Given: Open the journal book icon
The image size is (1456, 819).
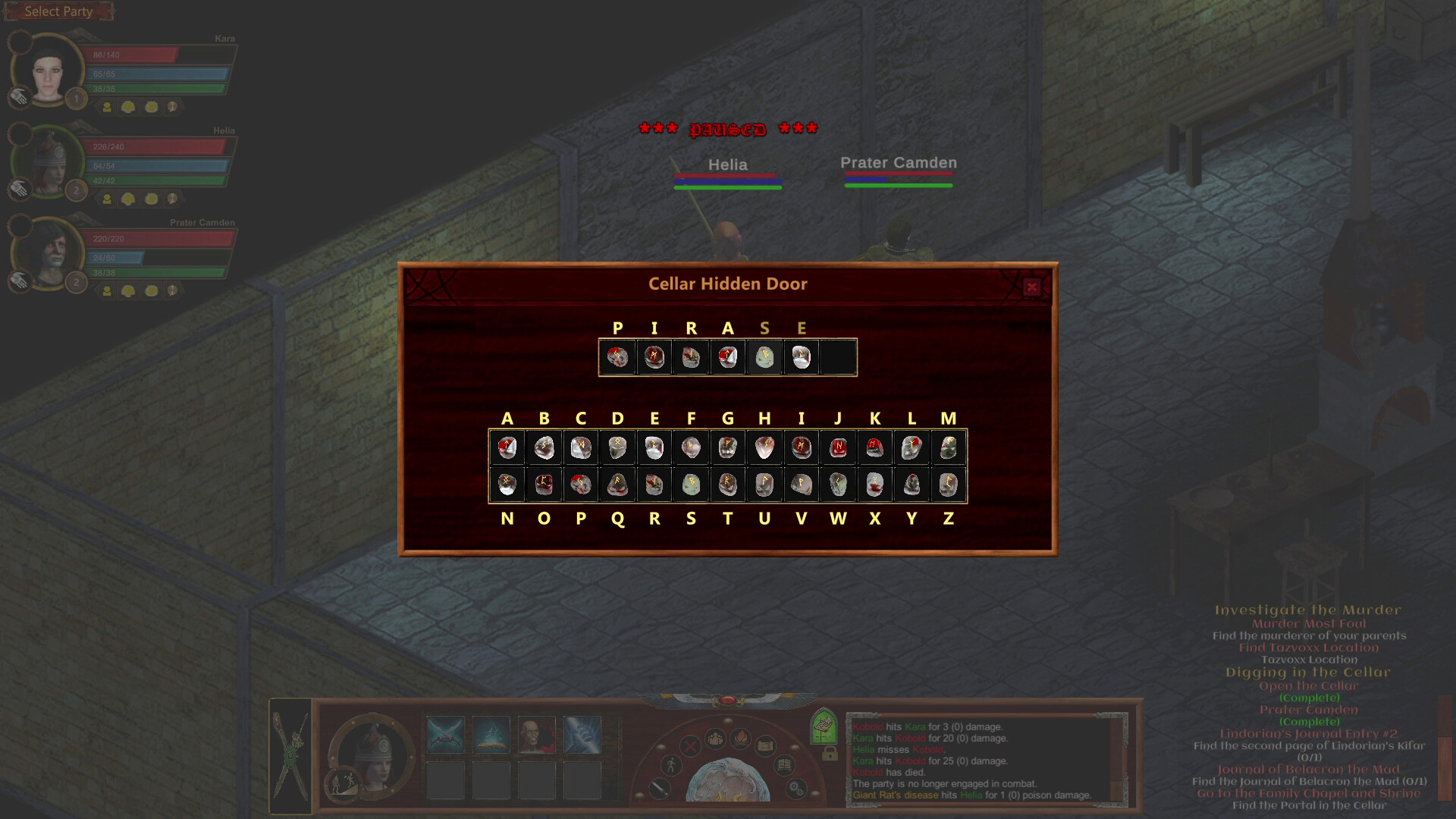Looking at the screenshot, I should (783, 764).
